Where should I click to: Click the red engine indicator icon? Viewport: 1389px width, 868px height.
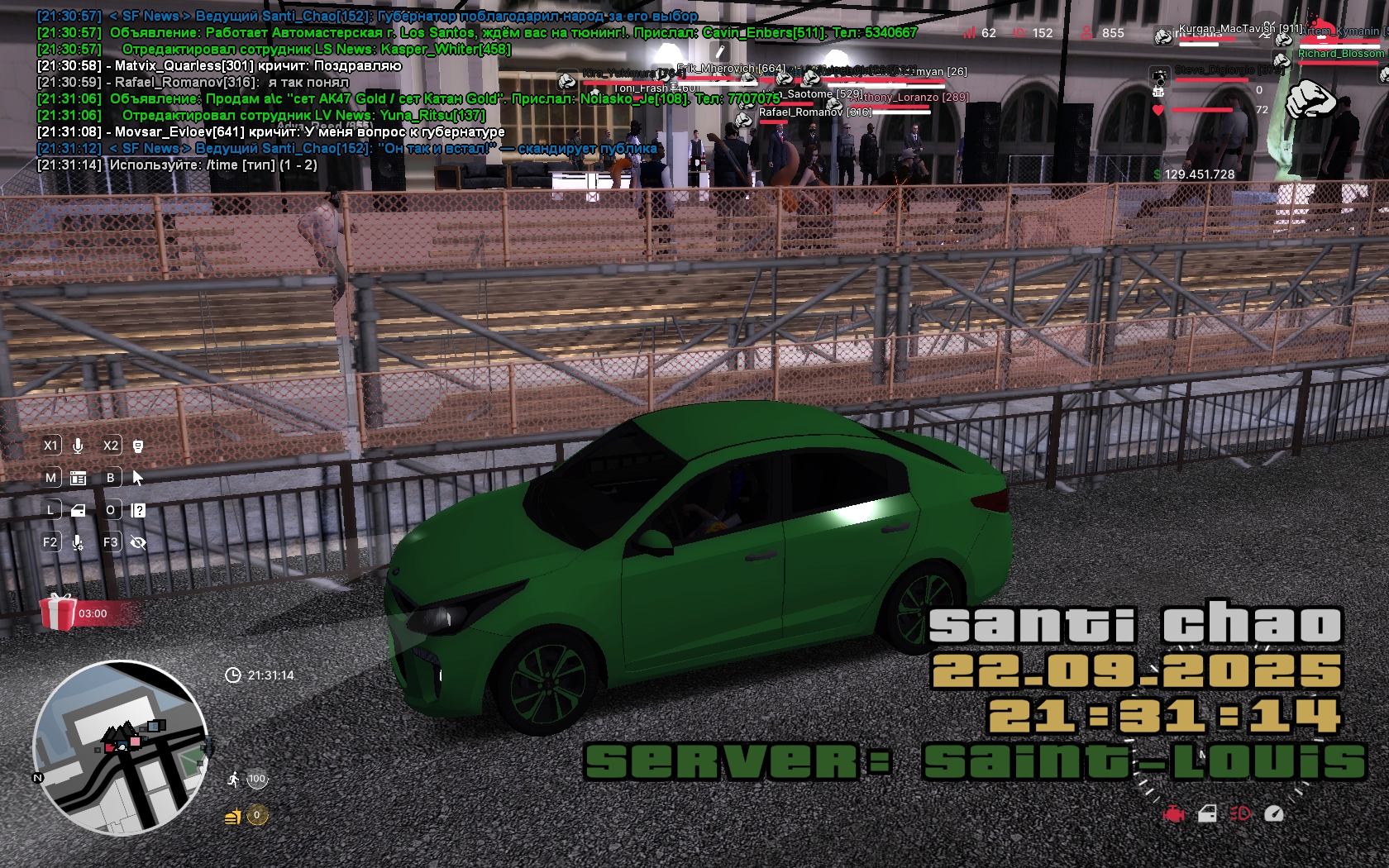pos(1173,814)
